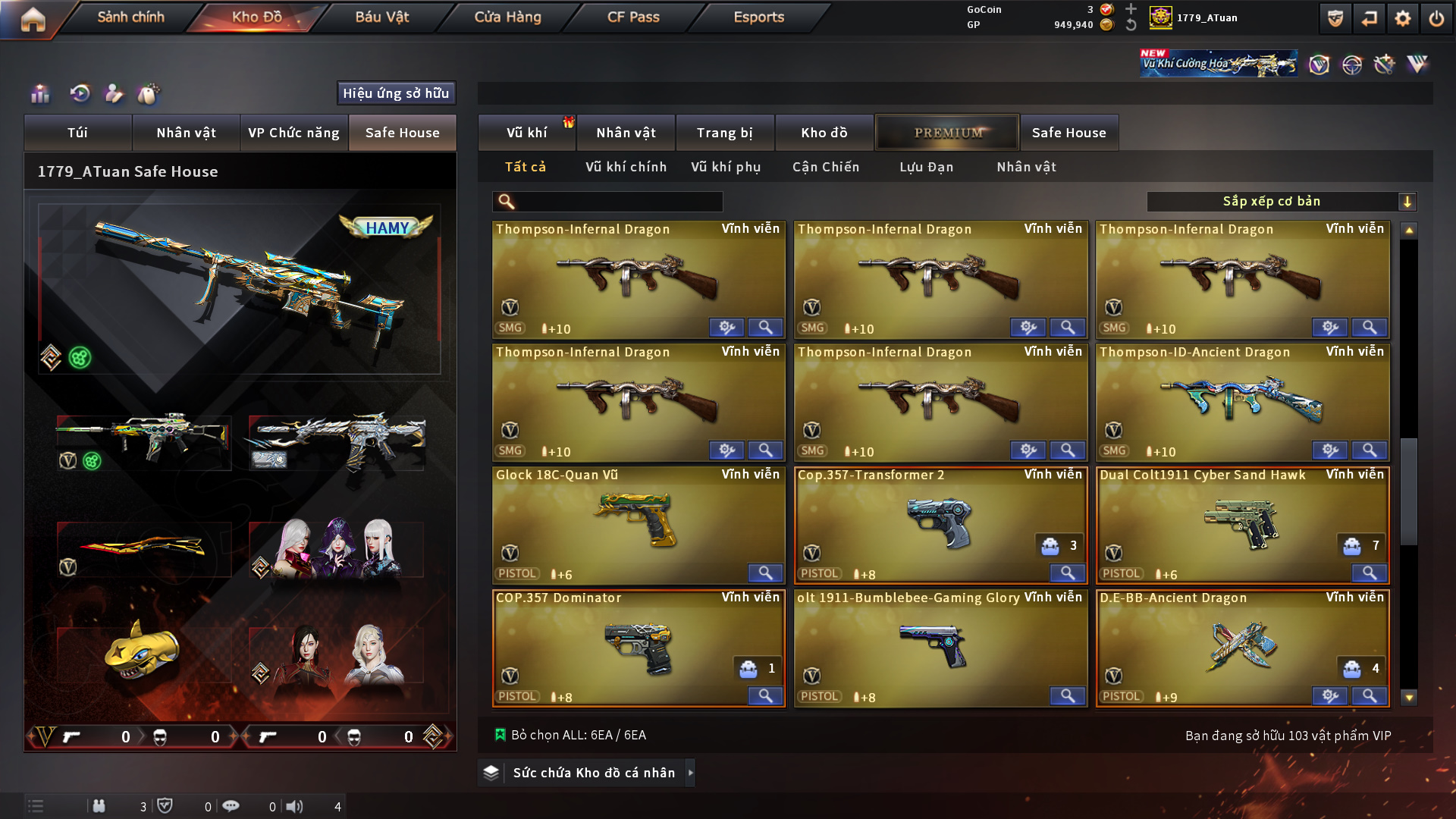Screen dimensions: 1456x819
Task: Expand Sức chứa Kho đồ cá nhân
Action: (x=593, y=773)
